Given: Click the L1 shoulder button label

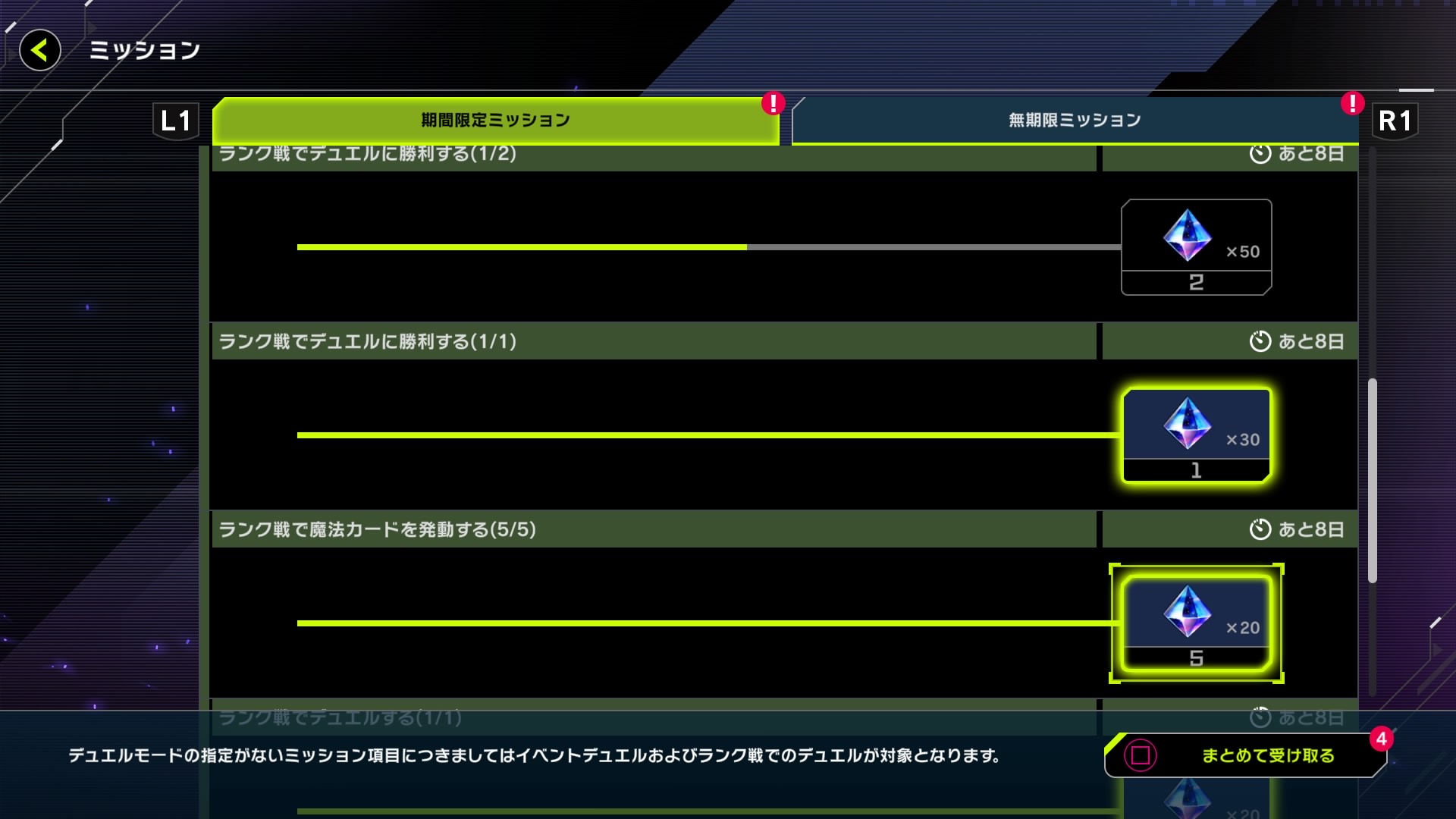Looking at the screenshot, I should click(x=176, y=119).
